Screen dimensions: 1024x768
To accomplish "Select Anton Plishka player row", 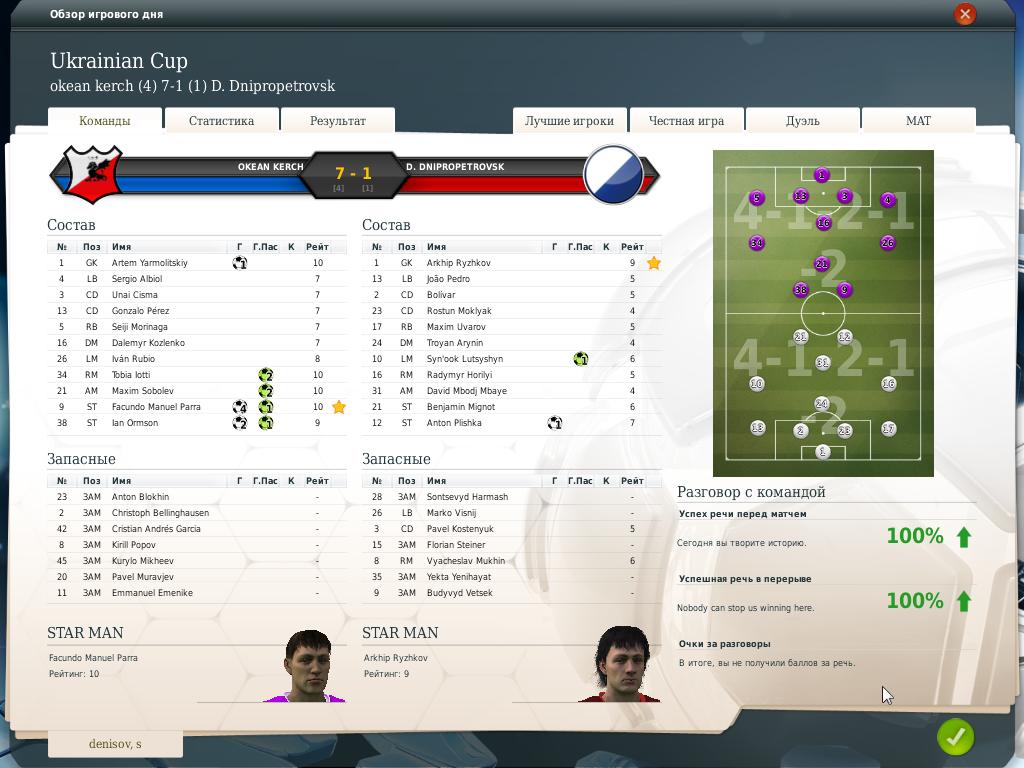I will click(454, 423).
